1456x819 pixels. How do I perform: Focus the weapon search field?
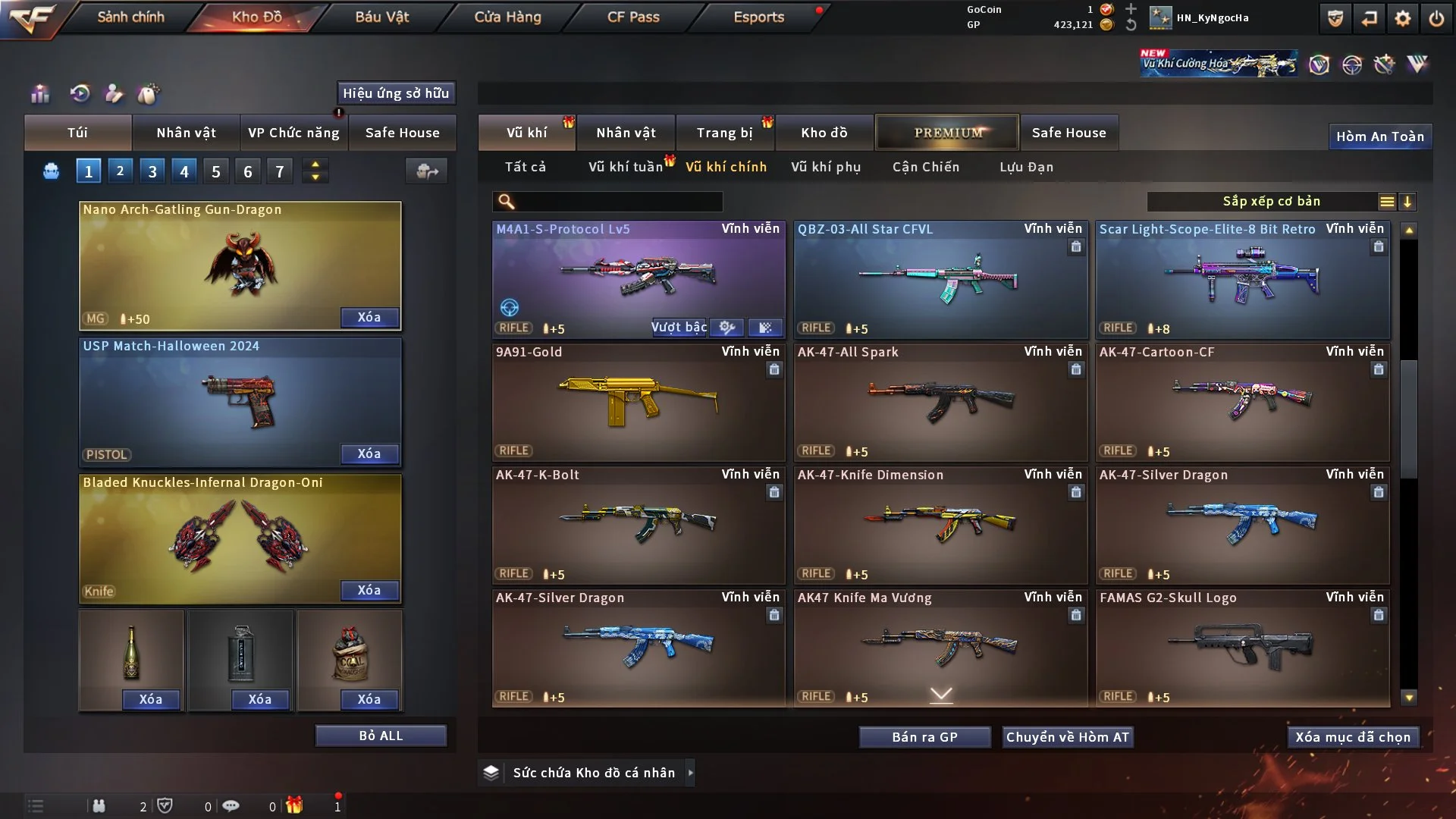[x=618, y=202]
